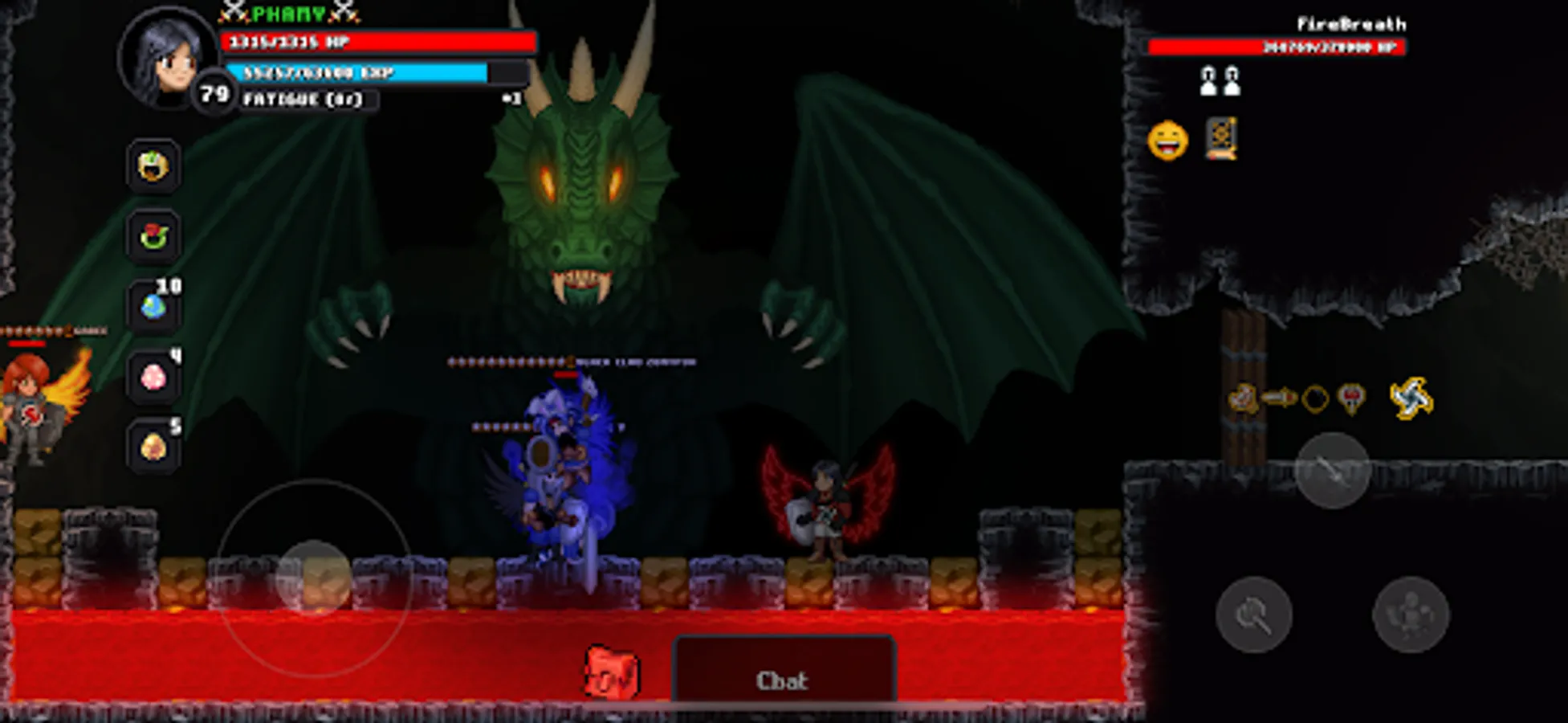Image resolution: width=1568 pixels, height=723 pixels.
Task: Open the Chat panel
Action: click(787, 679)
